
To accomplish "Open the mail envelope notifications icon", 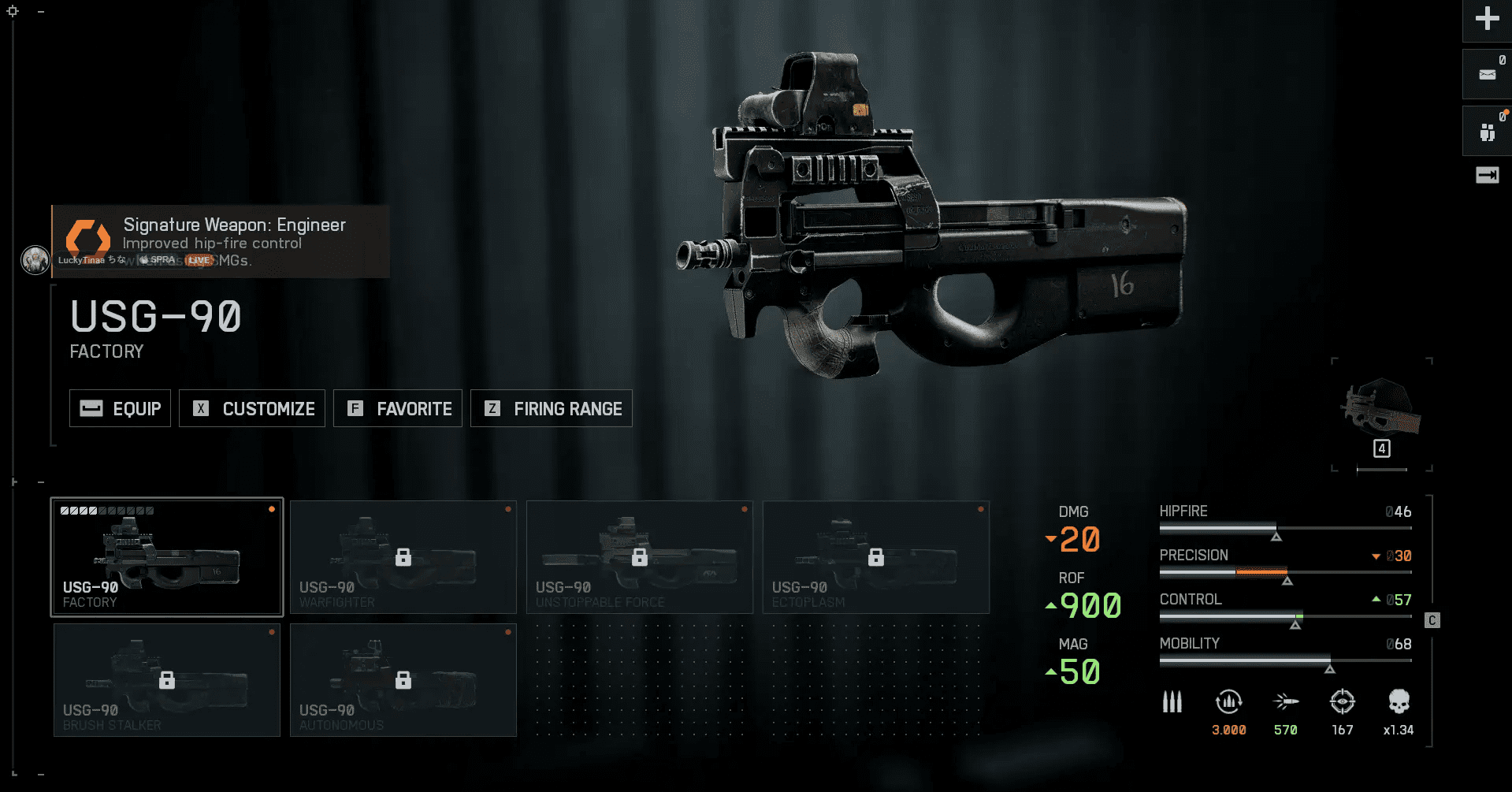I will [x=1487, y=74].
